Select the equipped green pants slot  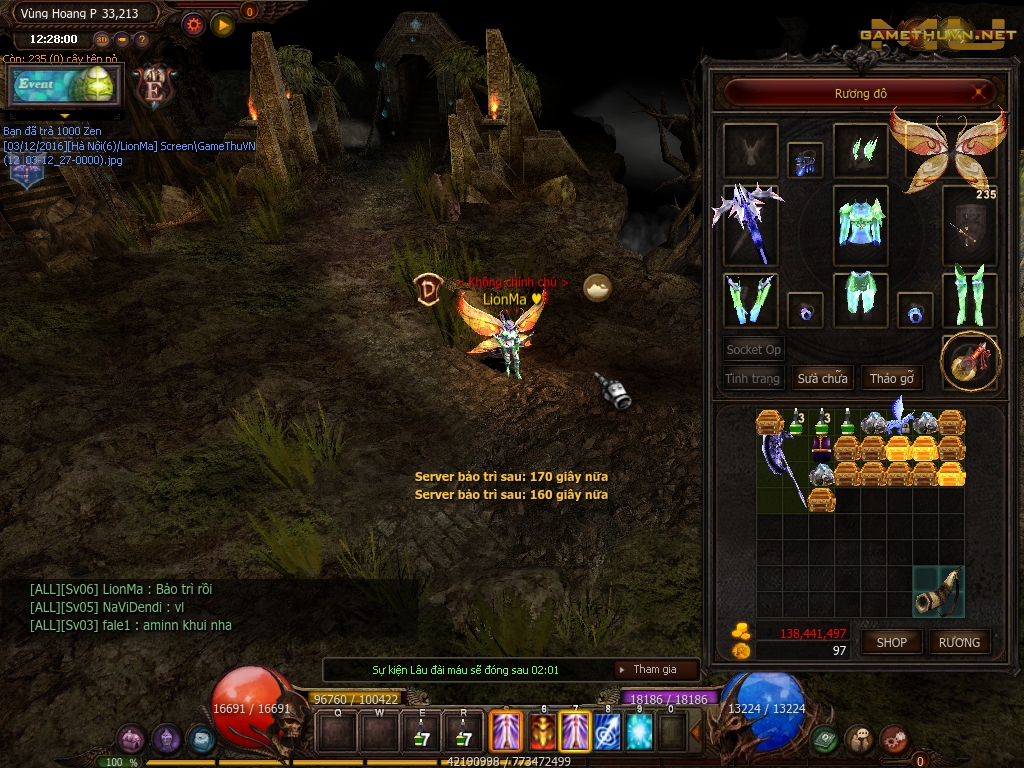(860, 297)
